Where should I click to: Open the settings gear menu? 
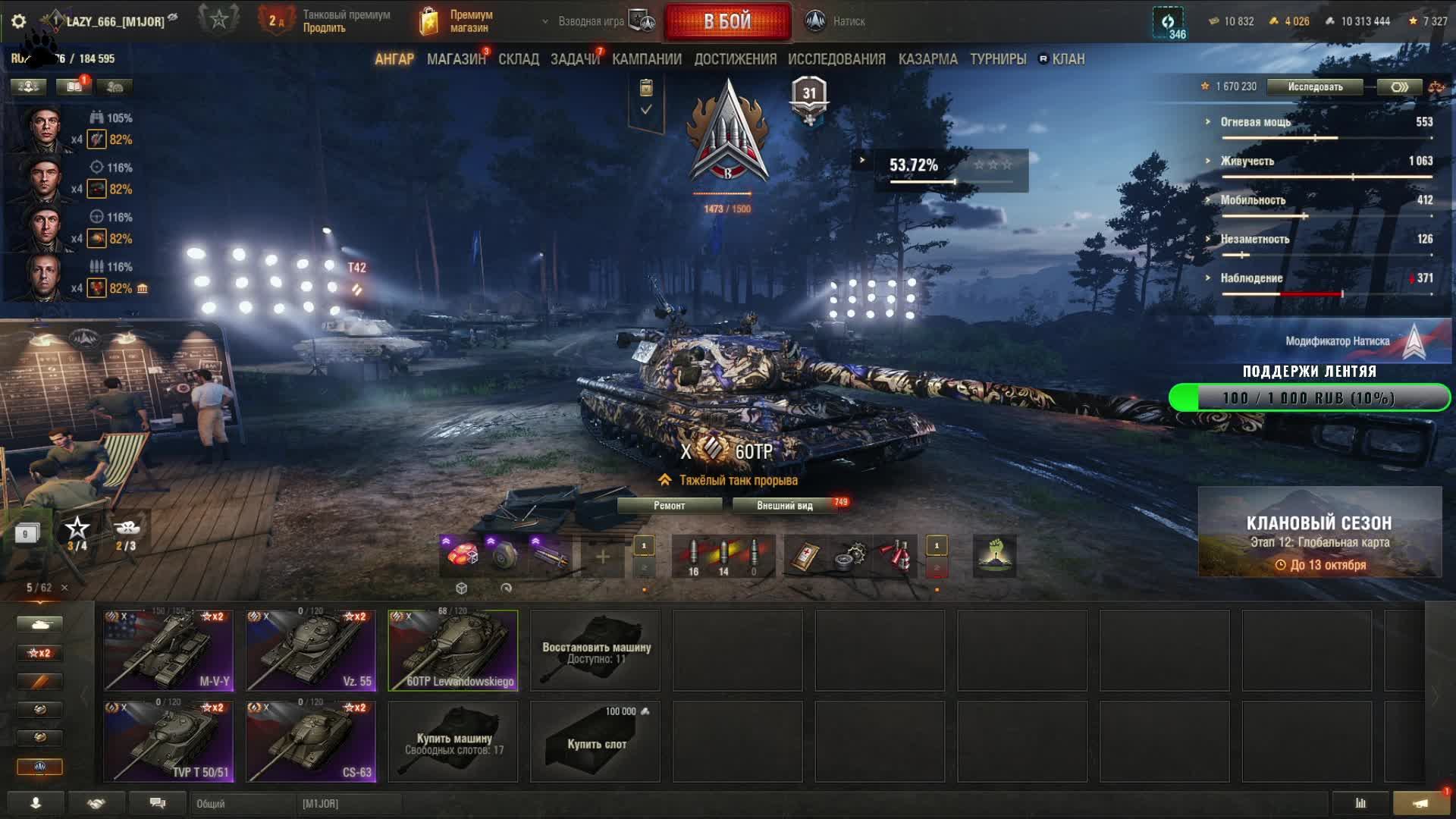coord(19,21)
